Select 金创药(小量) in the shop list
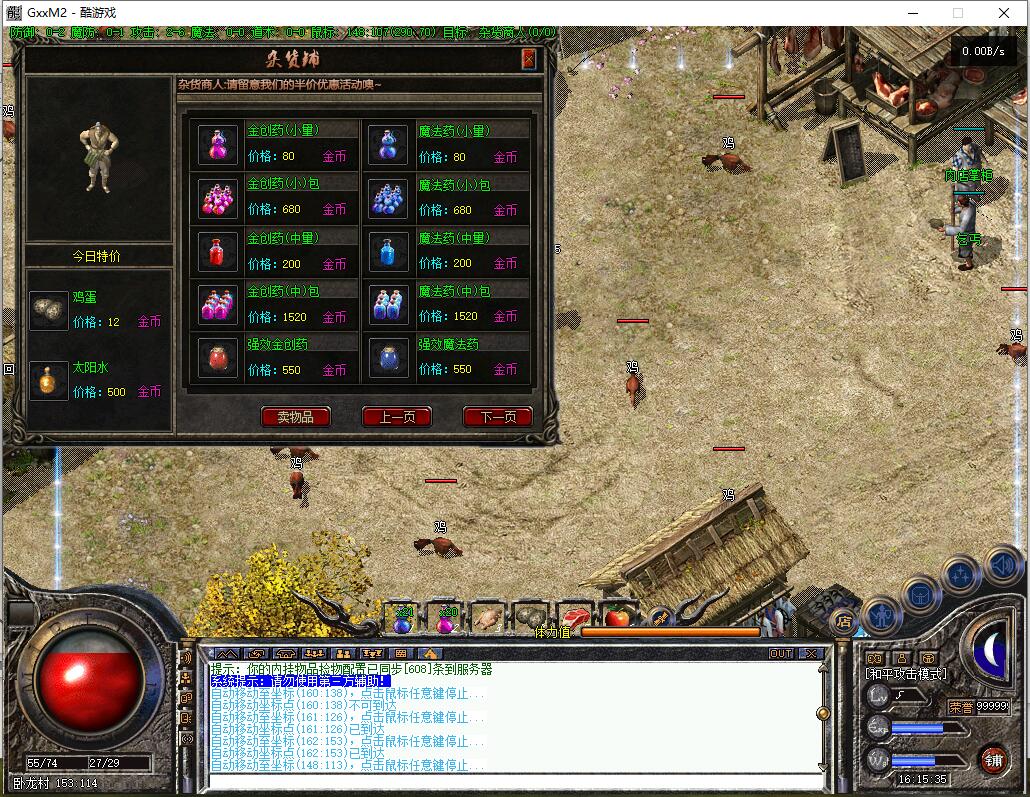Viewport: 1030px width, 797px height. click(x=216, y=144)
